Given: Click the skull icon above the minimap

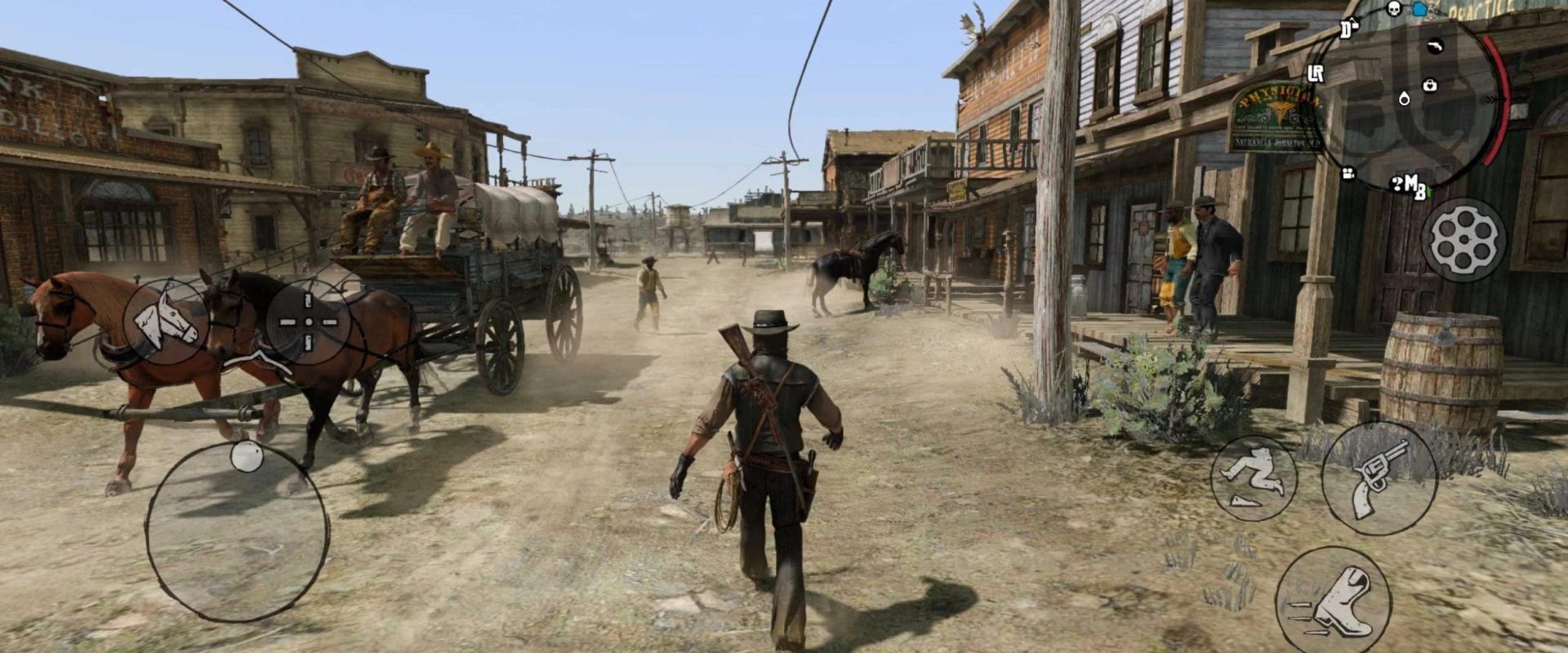Looking at the screenshot, I should point(1394,10).
